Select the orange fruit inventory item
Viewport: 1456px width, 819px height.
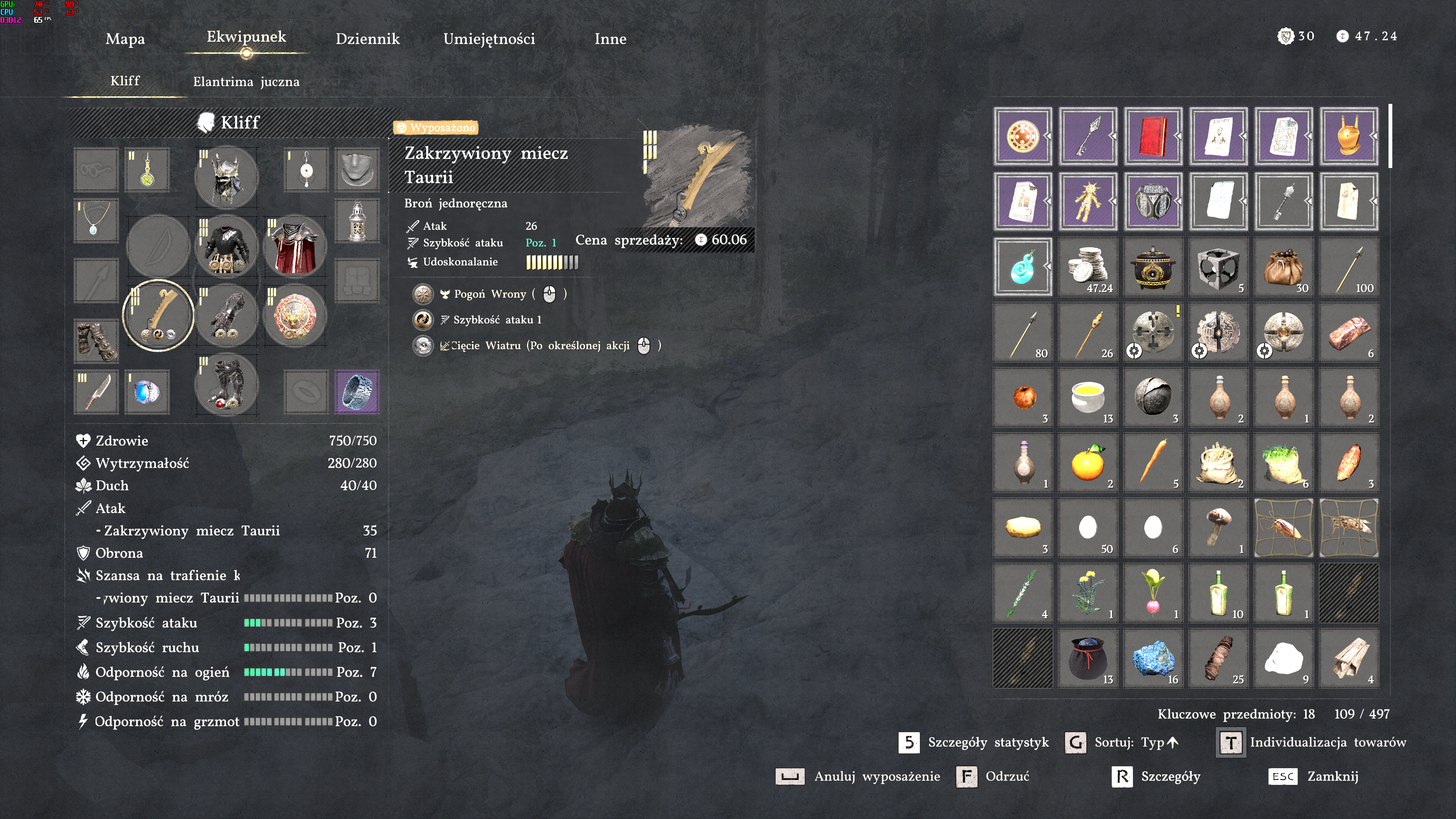[1087, 462]
